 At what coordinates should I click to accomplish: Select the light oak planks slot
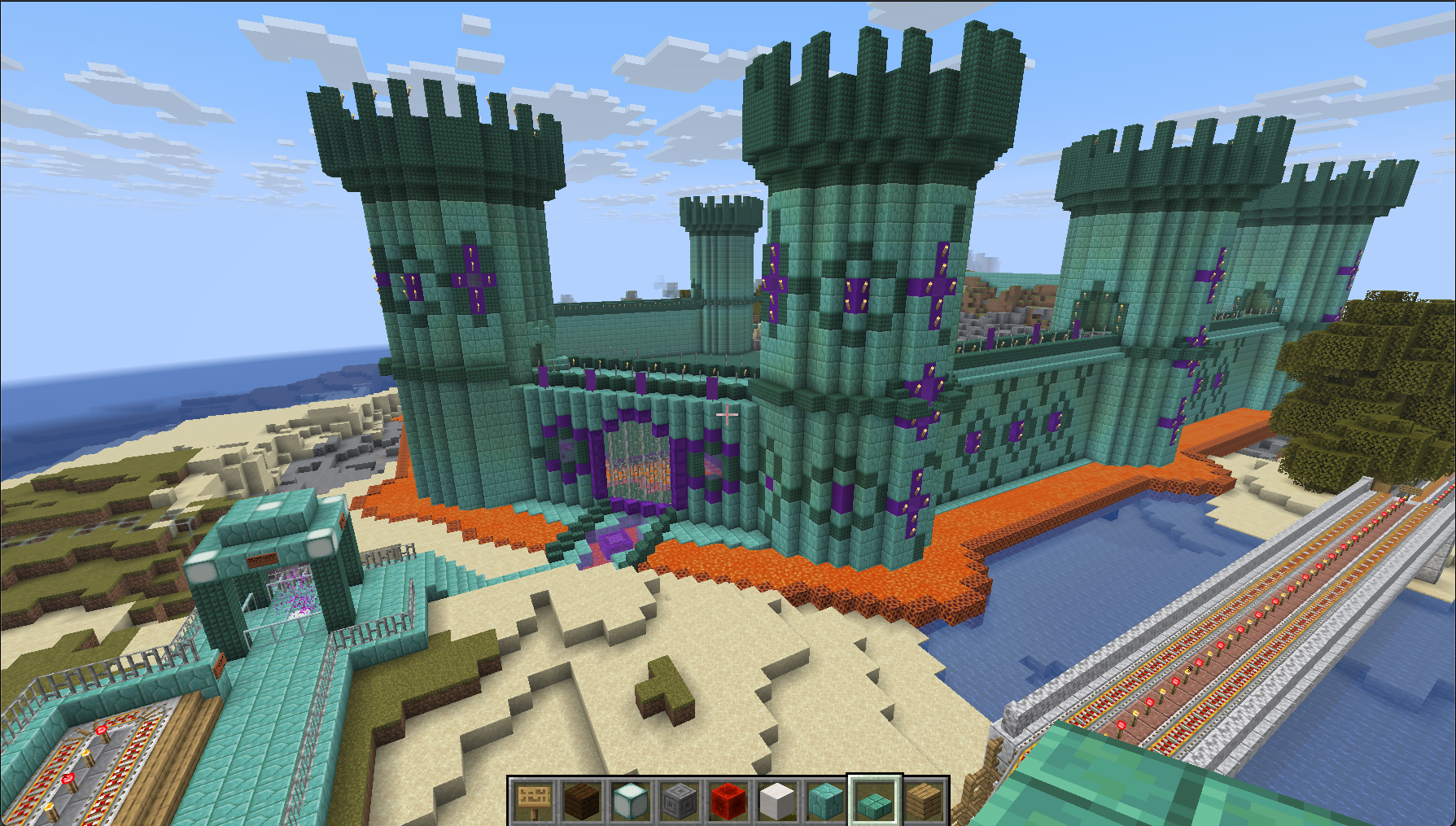click(x=924, y=800)
